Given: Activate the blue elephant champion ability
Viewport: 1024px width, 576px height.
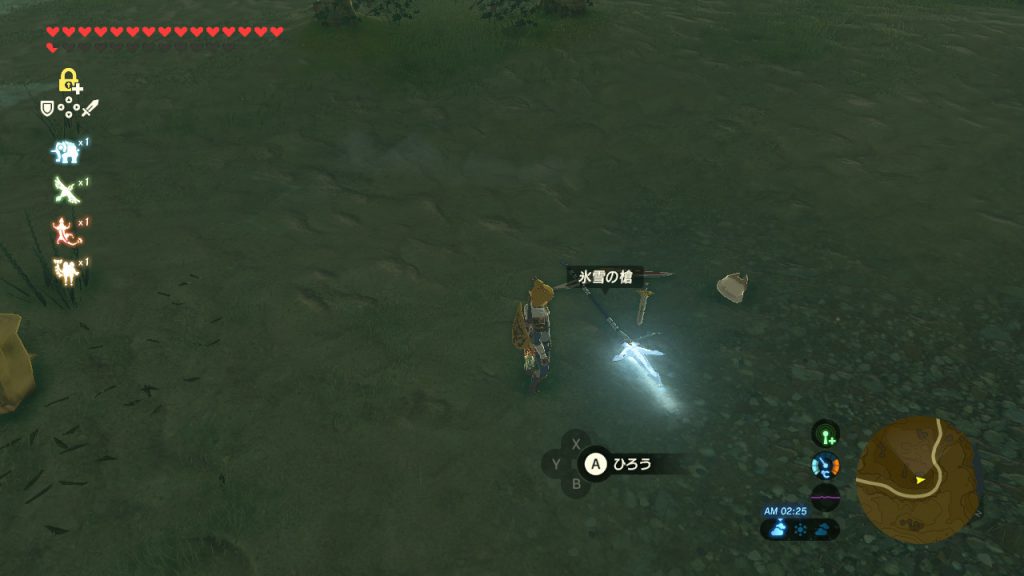Looking at the screenshot, I should point(66,150).
